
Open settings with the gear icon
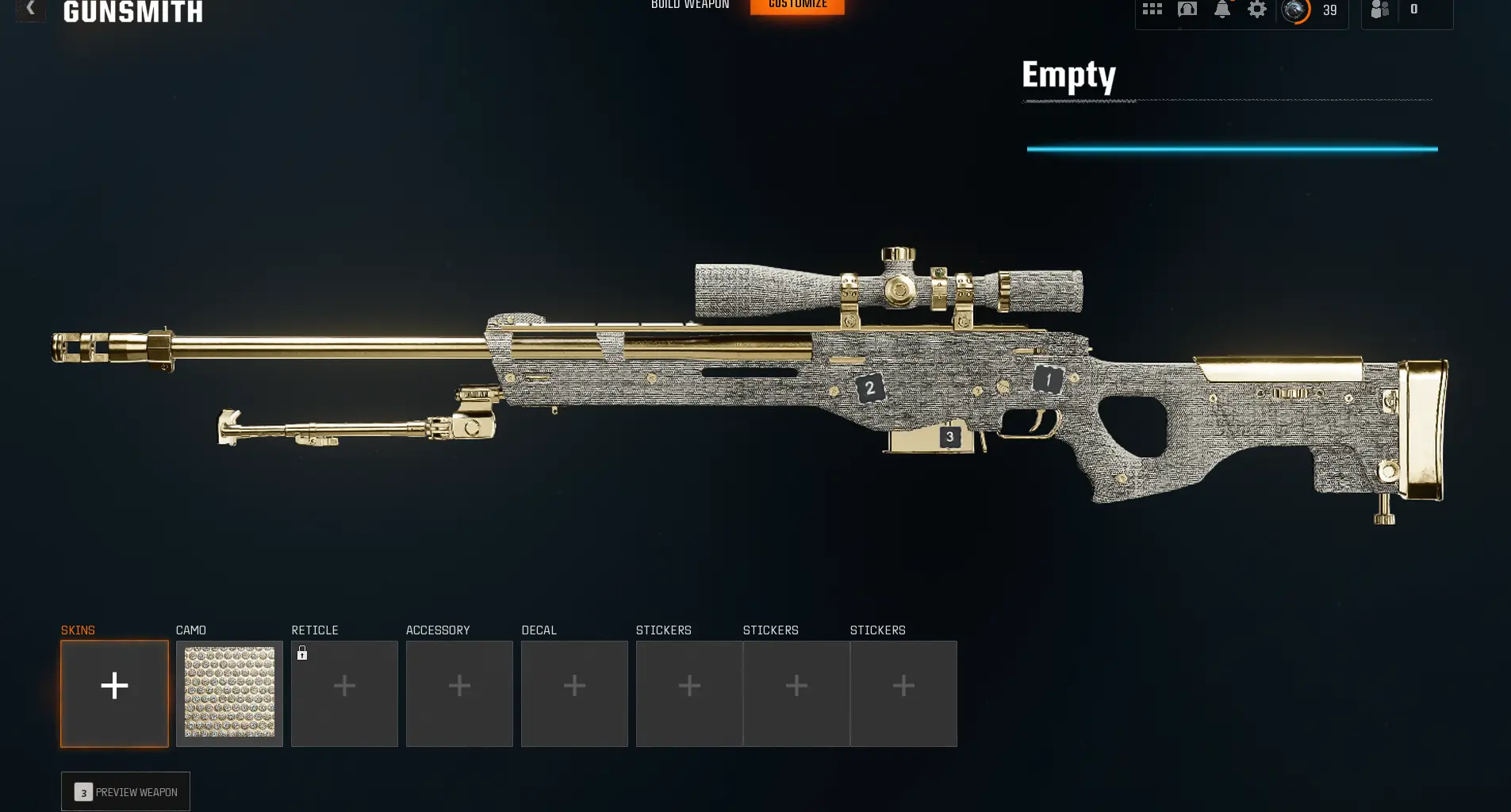[x=1257, y=10]
